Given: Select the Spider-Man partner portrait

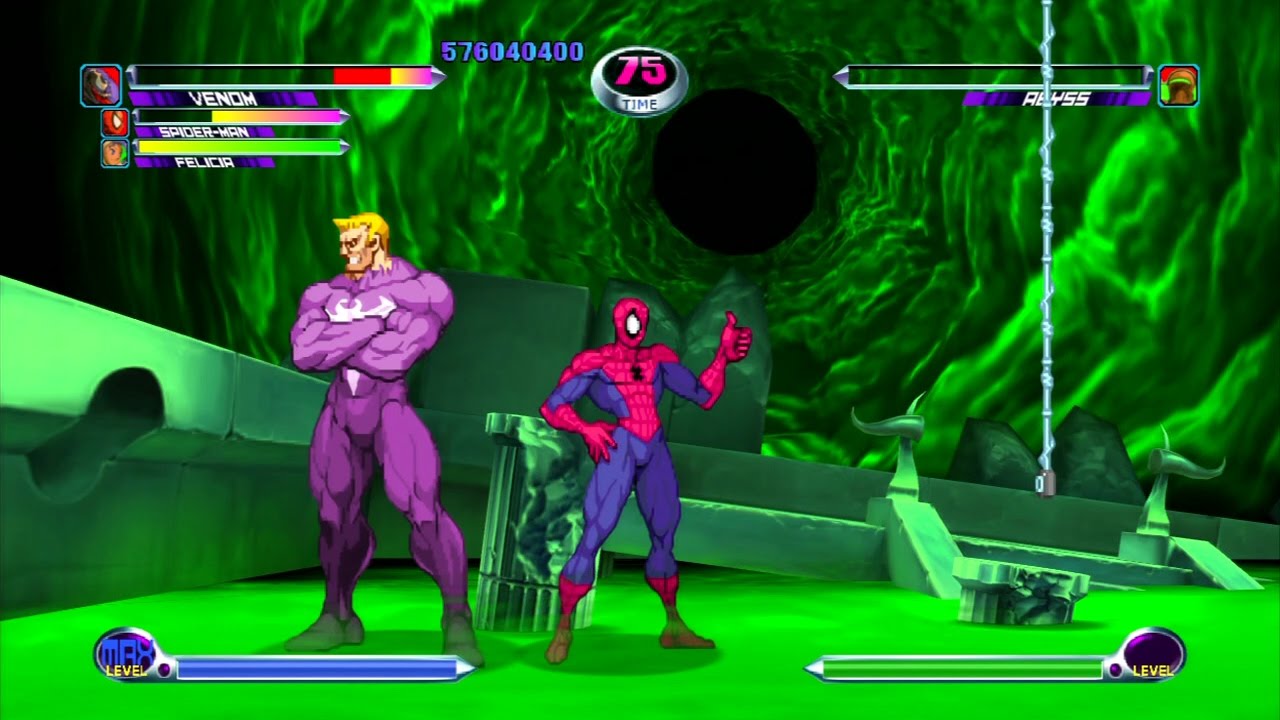Looking at the screenshot, I should click(115, 123).
